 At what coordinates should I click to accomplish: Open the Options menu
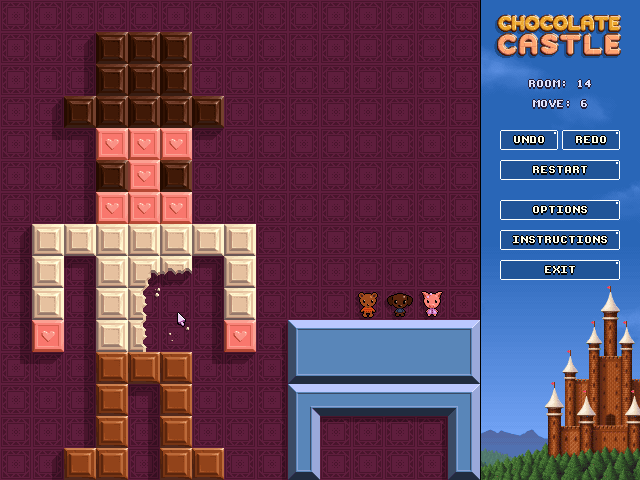pyautogui.click(x=559, y=210)
